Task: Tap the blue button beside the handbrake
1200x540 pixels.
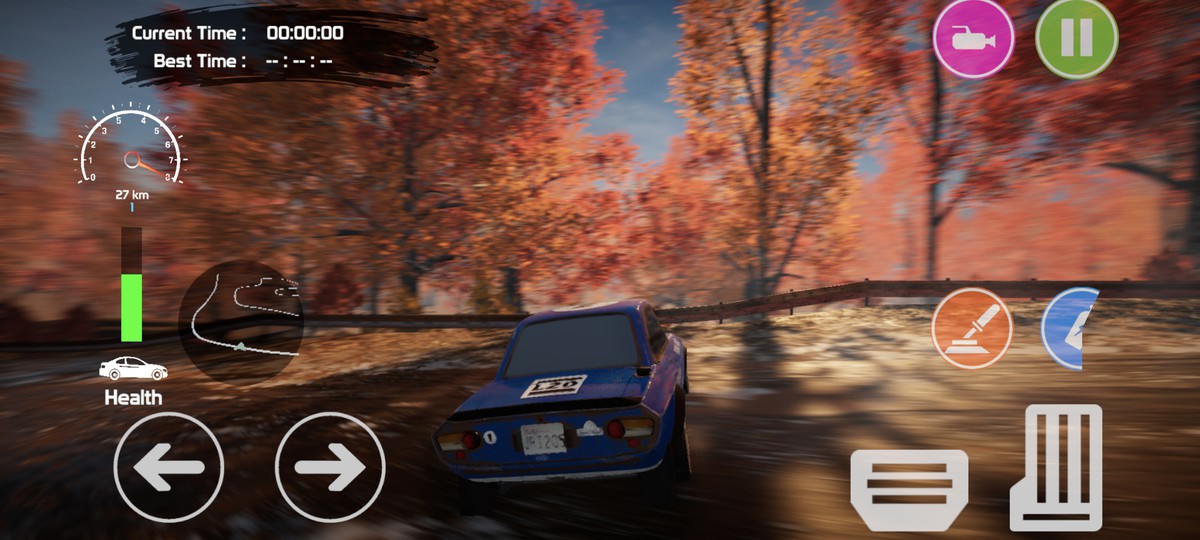Action: (1071, 328)
